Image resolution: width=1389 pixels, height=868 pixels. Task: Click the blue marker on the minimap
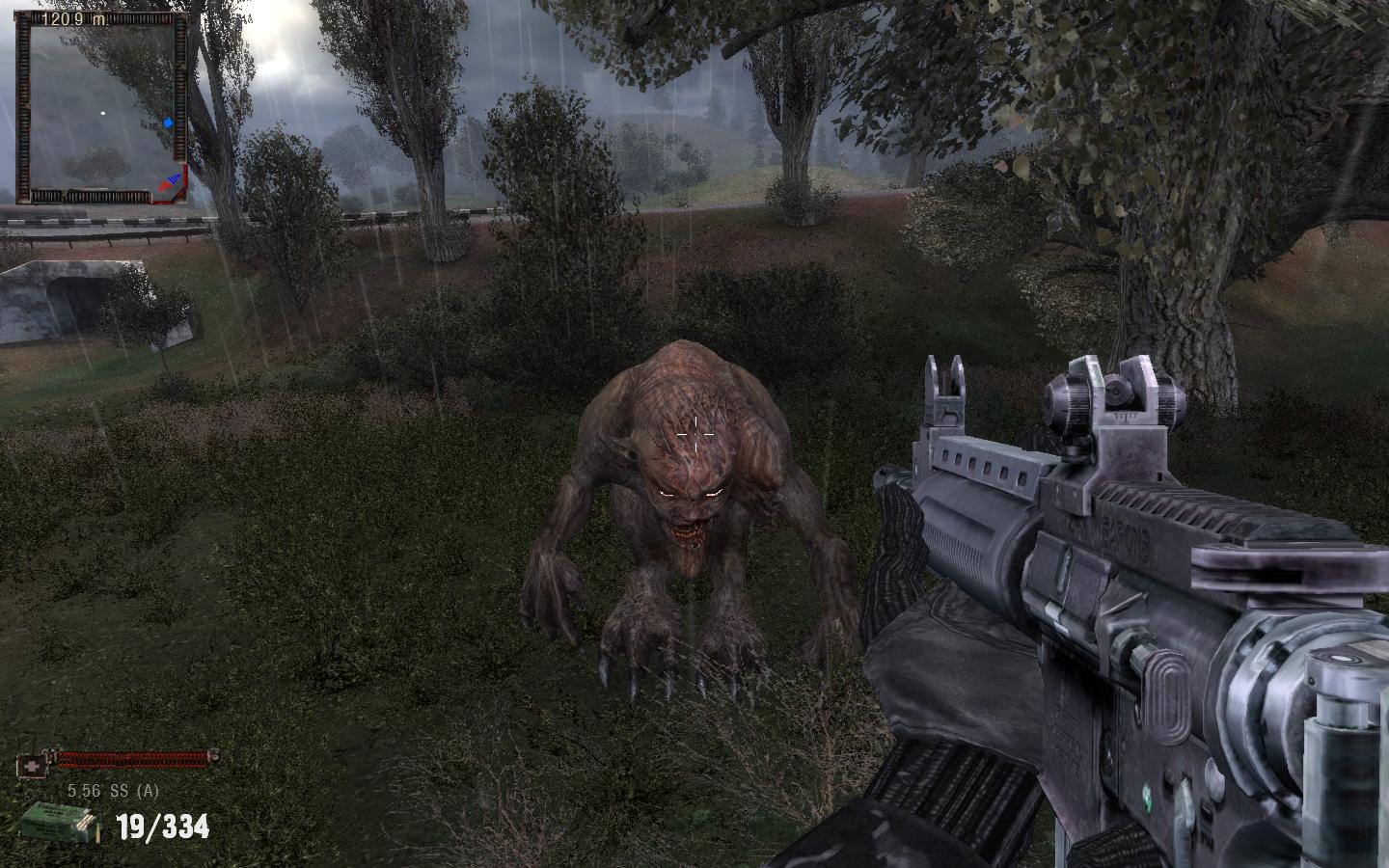click(169, 122)
